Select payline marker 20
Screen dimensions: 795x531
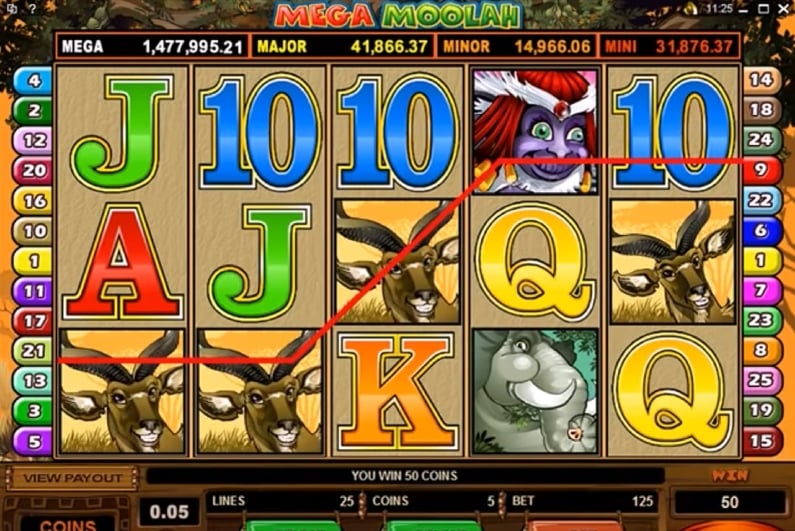34,171
